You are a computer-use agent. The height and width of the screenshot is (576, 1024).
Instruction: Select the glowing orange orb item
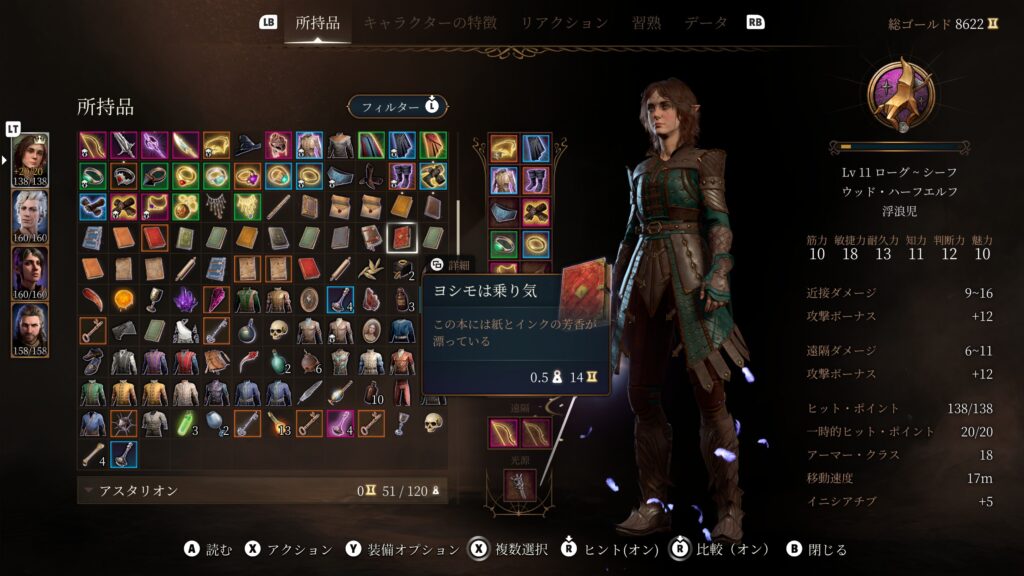tap(123, 299)
